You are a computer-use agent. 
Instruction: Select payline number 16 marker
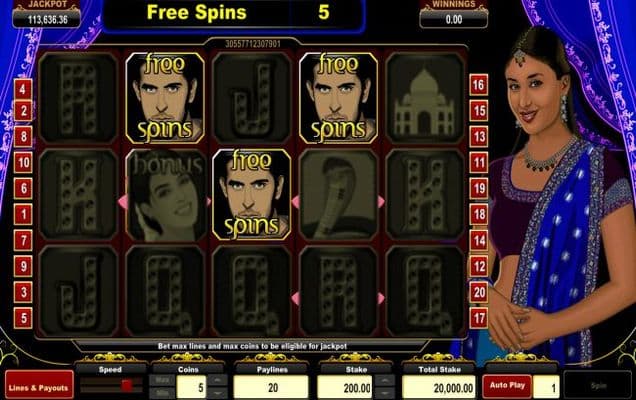479,84
